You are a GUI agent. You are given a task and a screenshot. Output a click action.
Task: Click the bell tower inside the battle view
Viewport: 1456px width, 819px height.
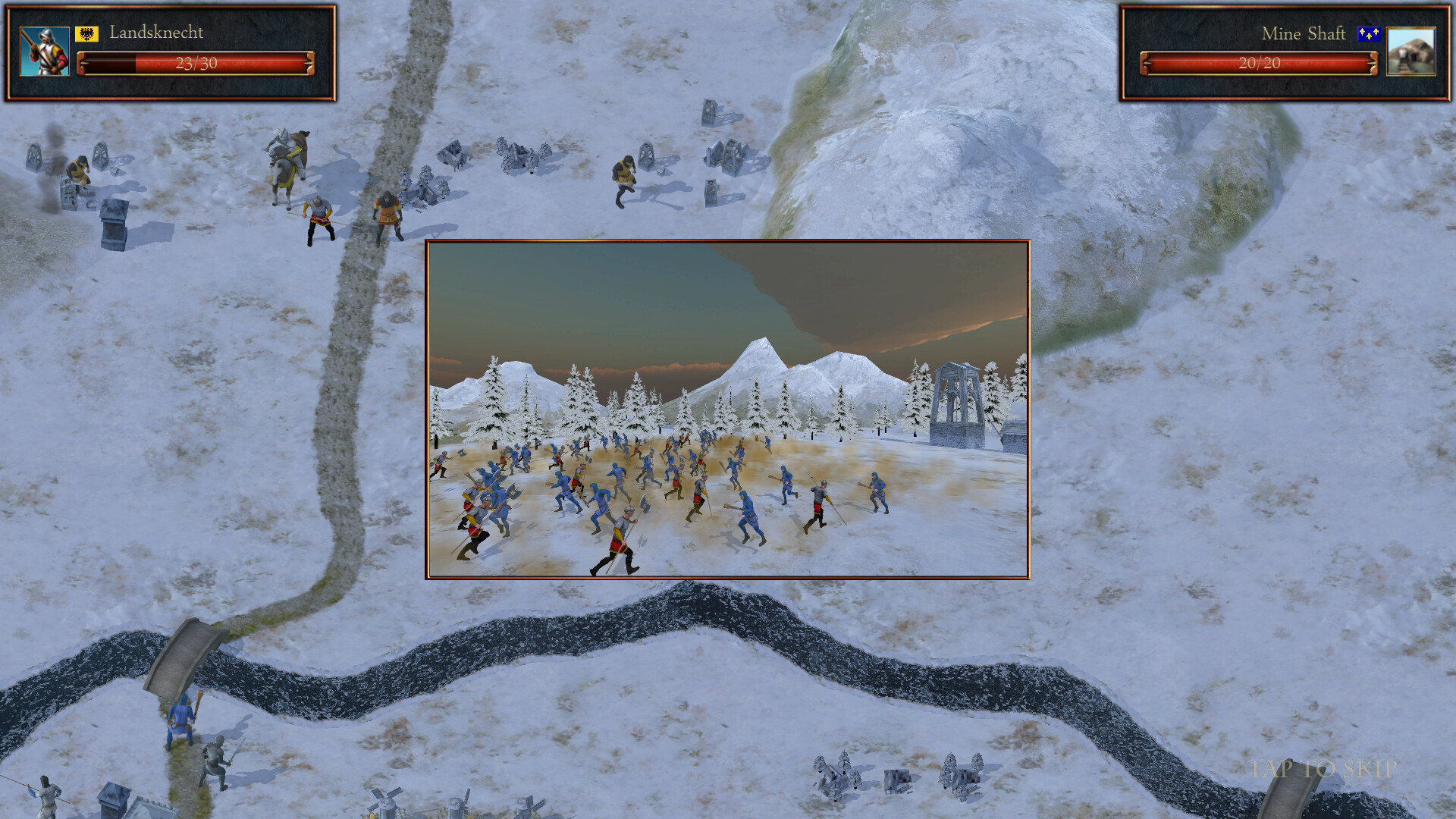pos(957,398)
